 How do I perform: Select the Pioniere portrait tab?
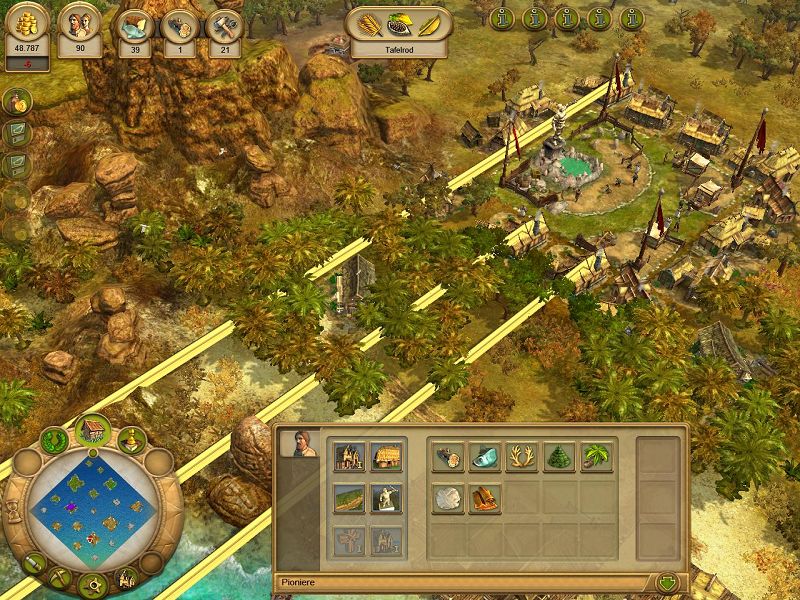[294, 443]
